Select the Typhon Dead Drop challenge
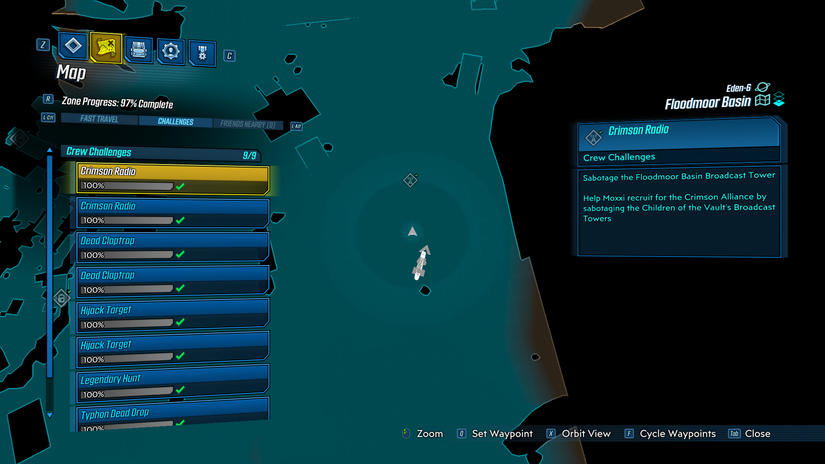 pos(173,416)
